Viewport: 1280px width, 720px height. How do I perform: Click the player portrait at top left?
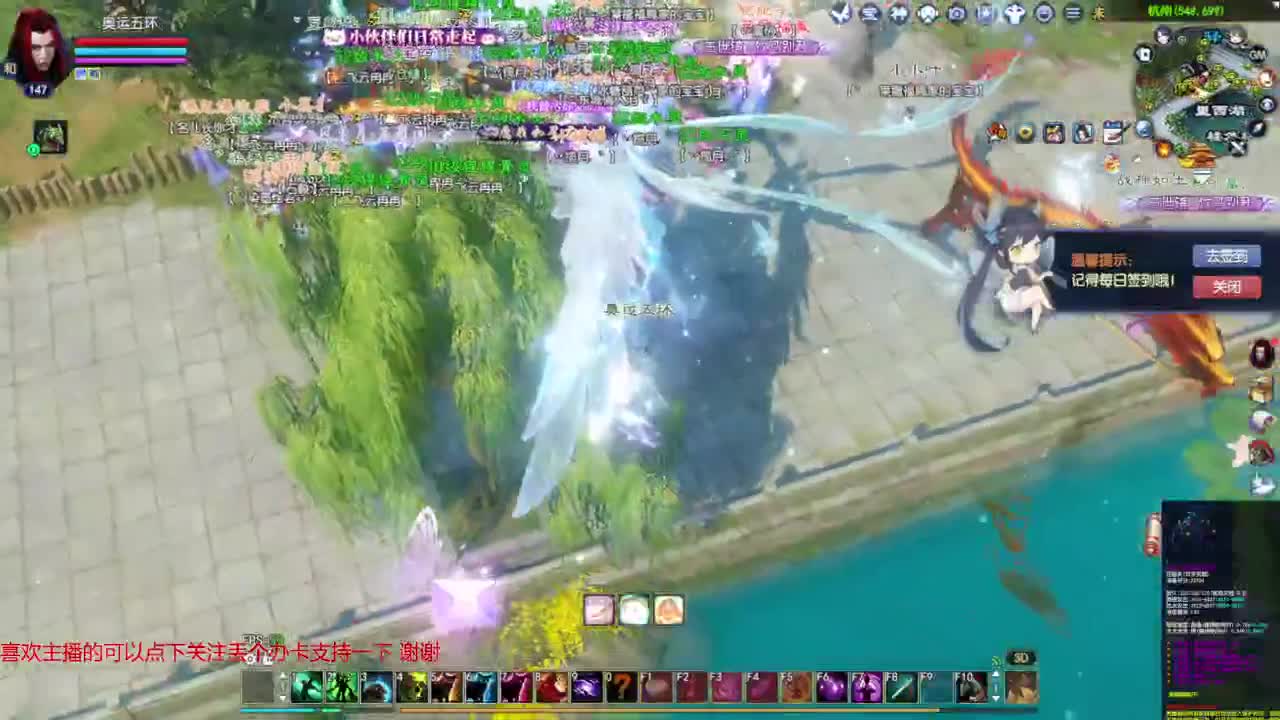point(38,52)
